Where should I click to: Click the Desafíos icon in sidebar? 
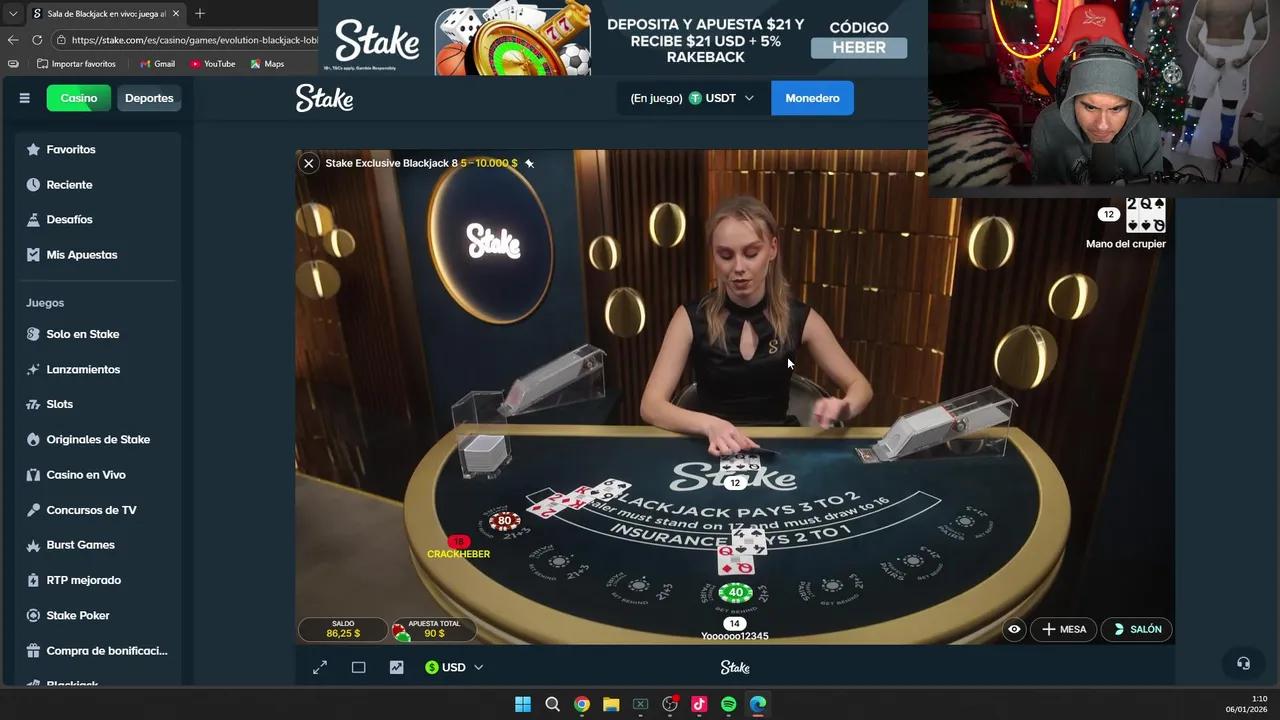click(35, 219)
